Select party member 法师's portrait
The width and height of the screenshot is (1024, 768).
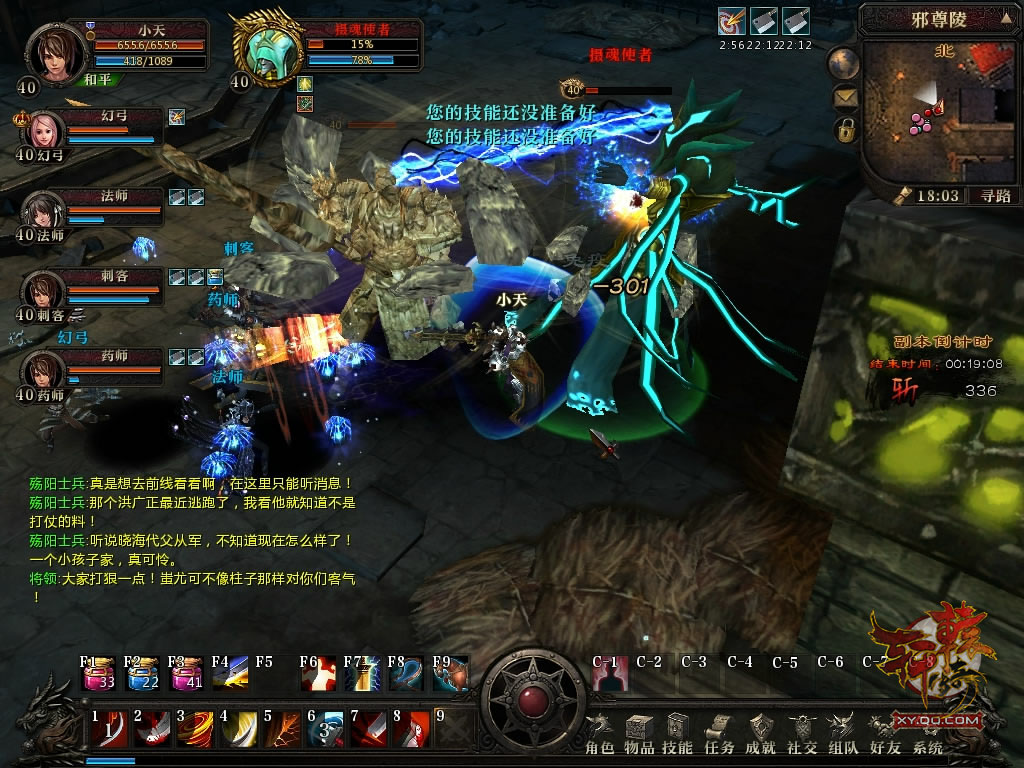(x=43, y=211)
